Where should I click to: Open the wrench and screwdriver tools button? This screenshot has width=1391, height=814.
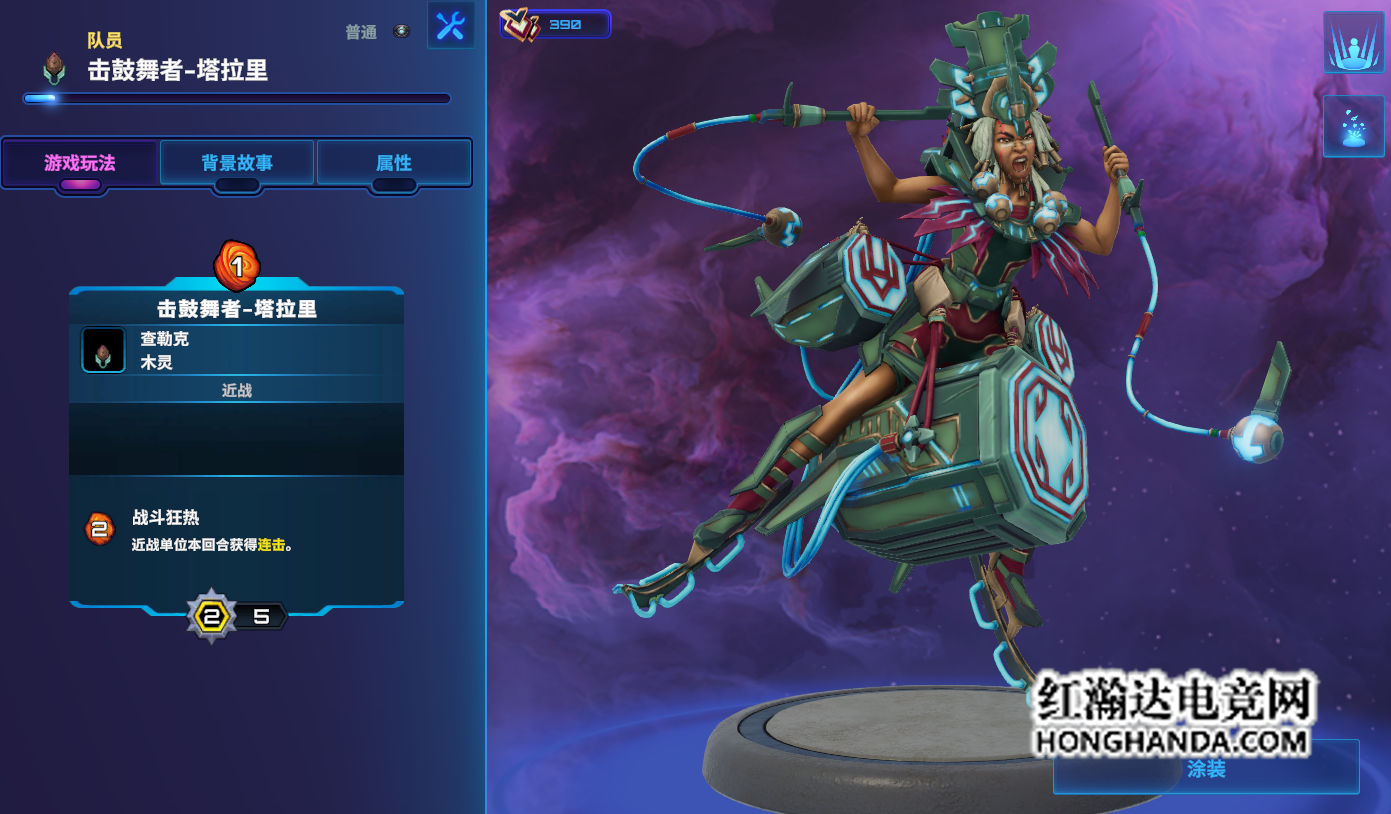tap(451, 25)
